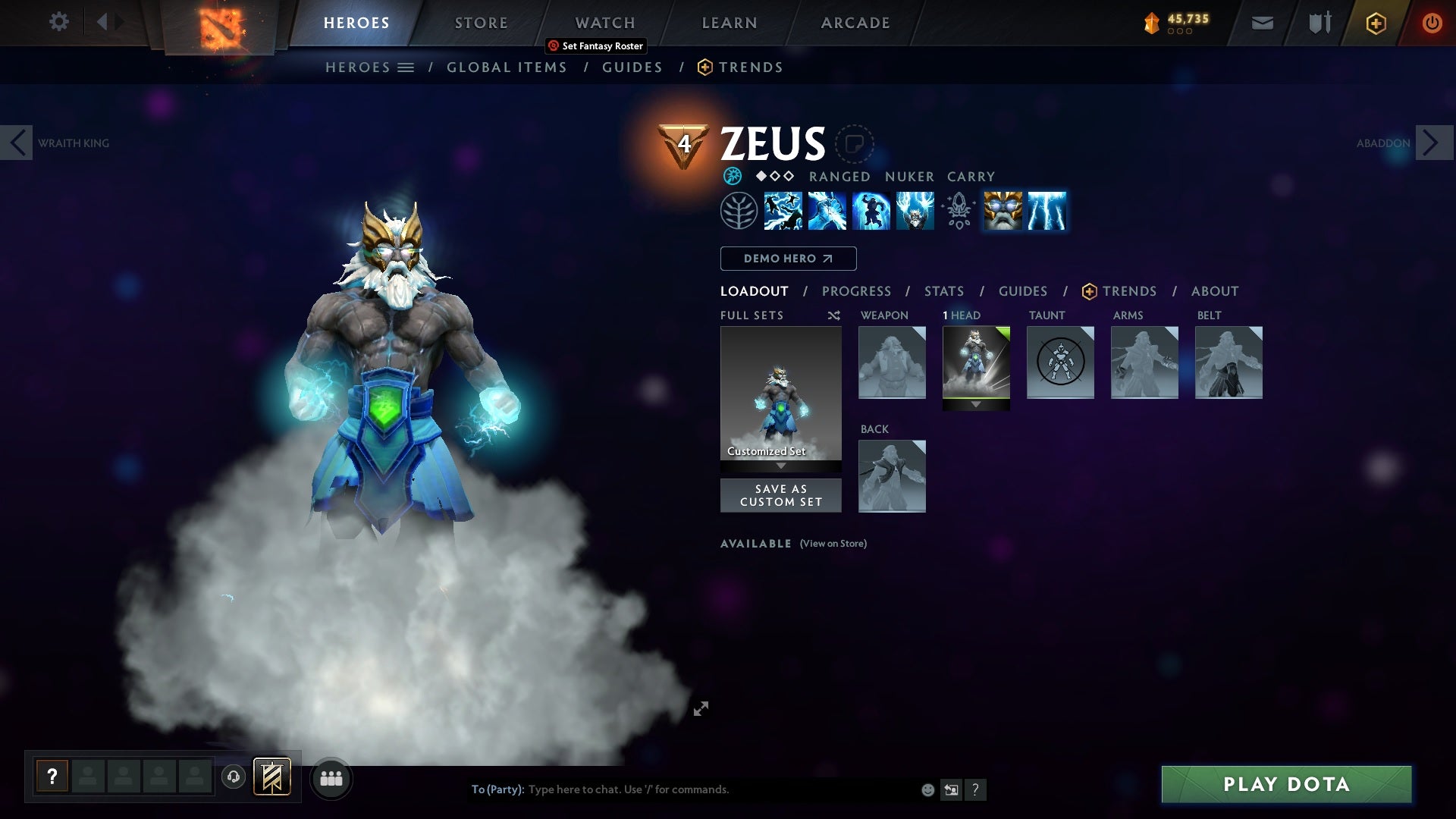This screenshot has height=819, width=1456.
Task: Open the Armory shield-and-sword icon
Action: click(1318, 22)
